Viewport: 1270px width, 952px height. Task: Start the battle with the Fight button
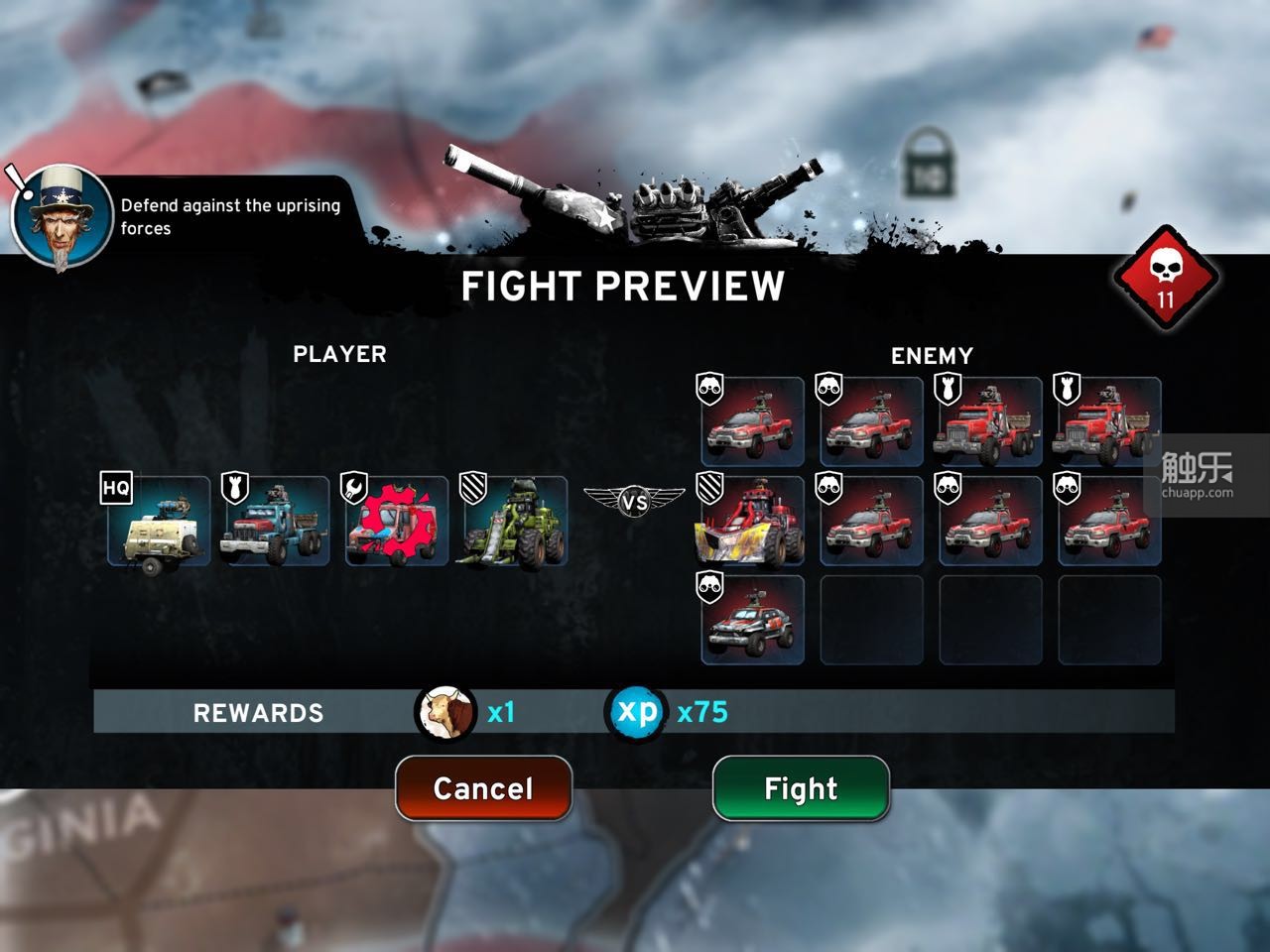coord(801,788)
